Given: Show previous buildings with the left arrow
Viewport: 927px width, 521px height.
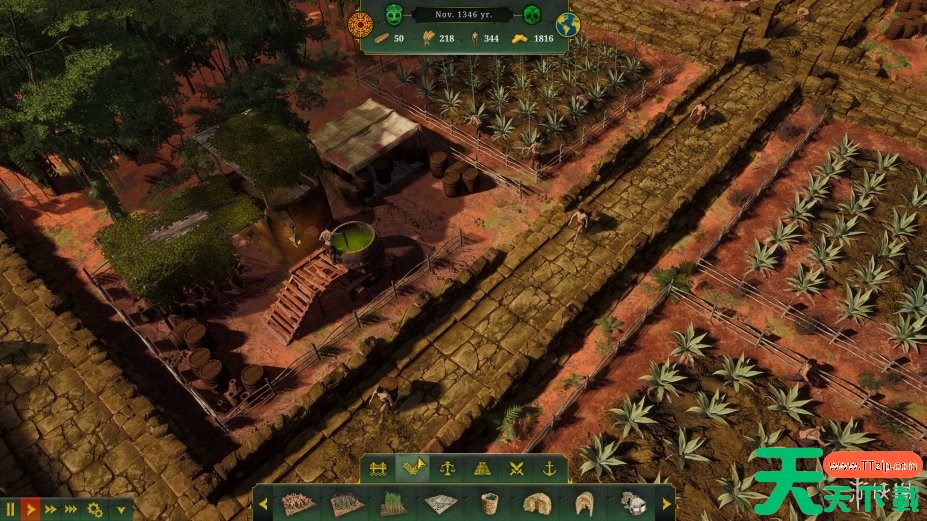Looking at the screenshot, I should coord(263,504).
